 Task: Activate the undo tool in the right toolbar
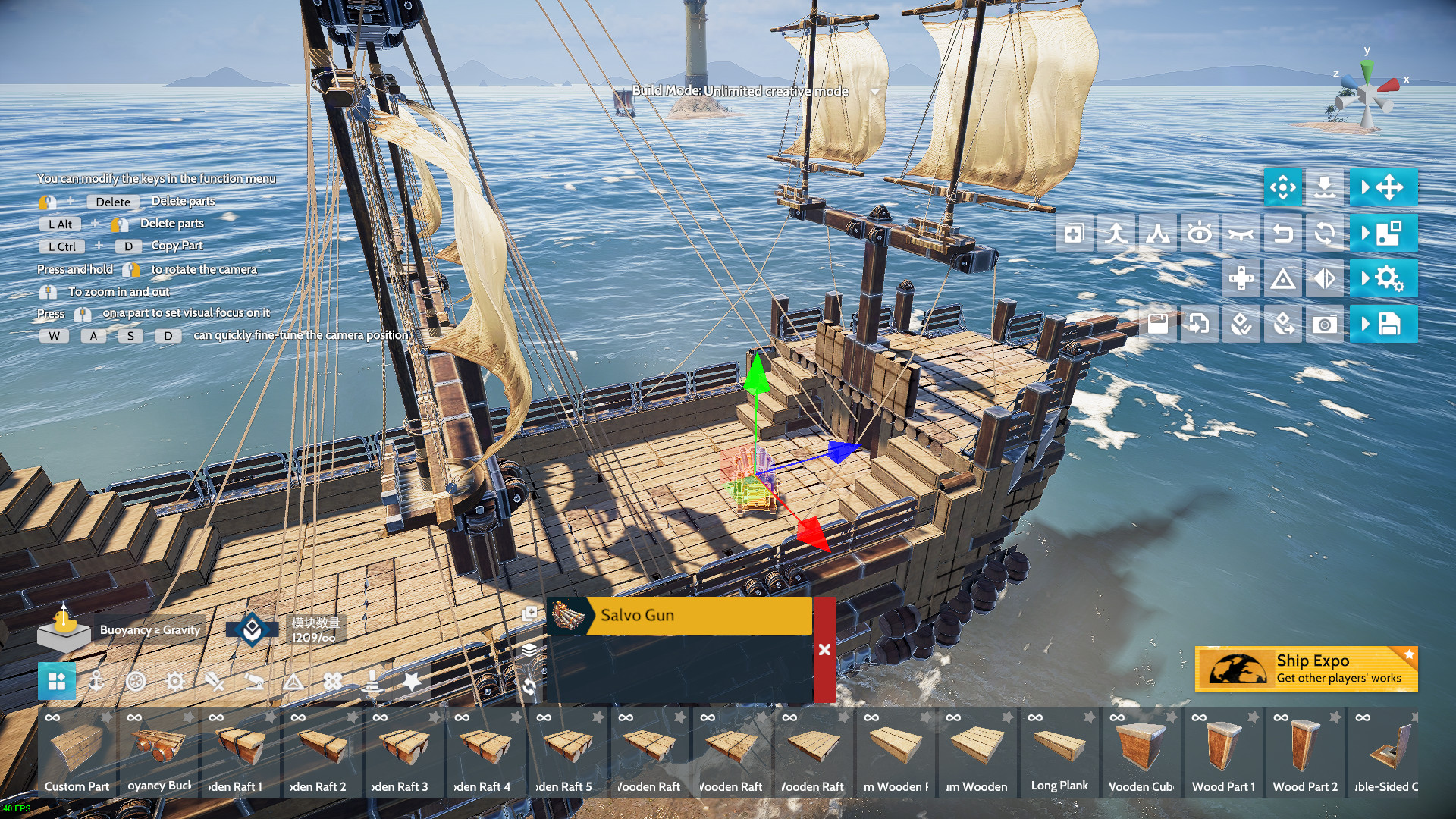pos(1283,234)
